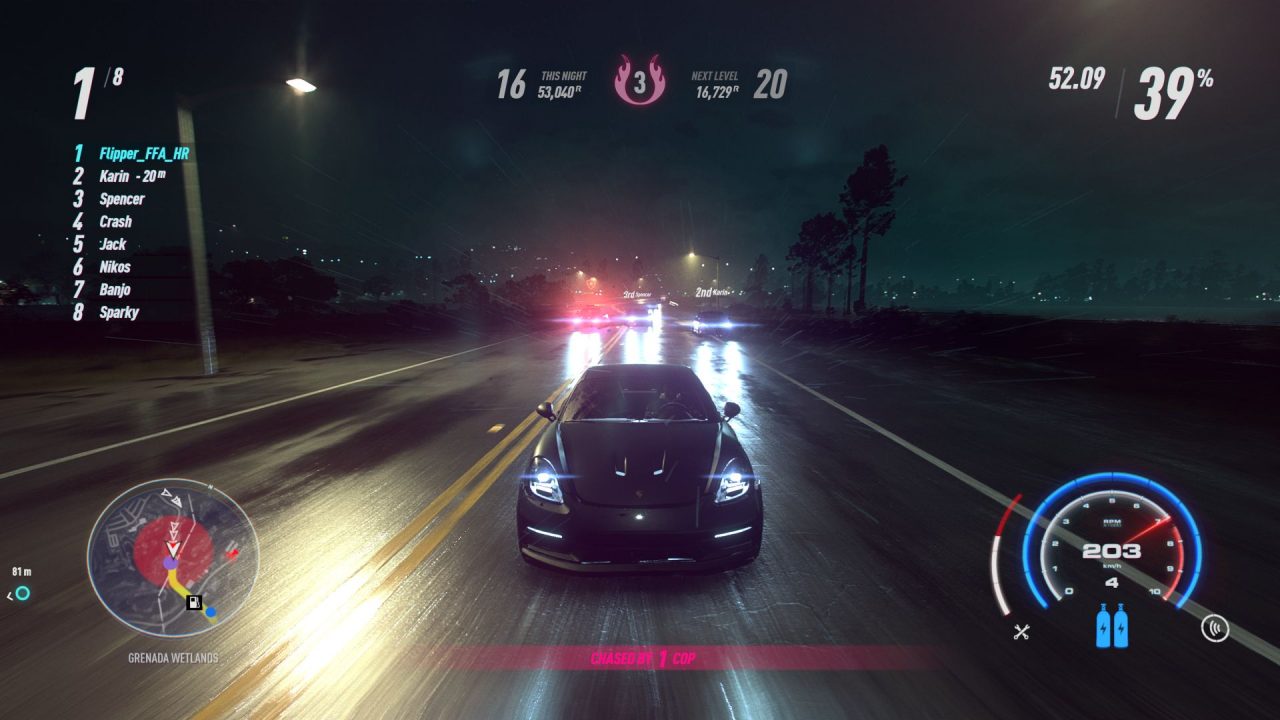Pick Crash from the standings list
1280x720 pixels.
[x=115, y=222]
